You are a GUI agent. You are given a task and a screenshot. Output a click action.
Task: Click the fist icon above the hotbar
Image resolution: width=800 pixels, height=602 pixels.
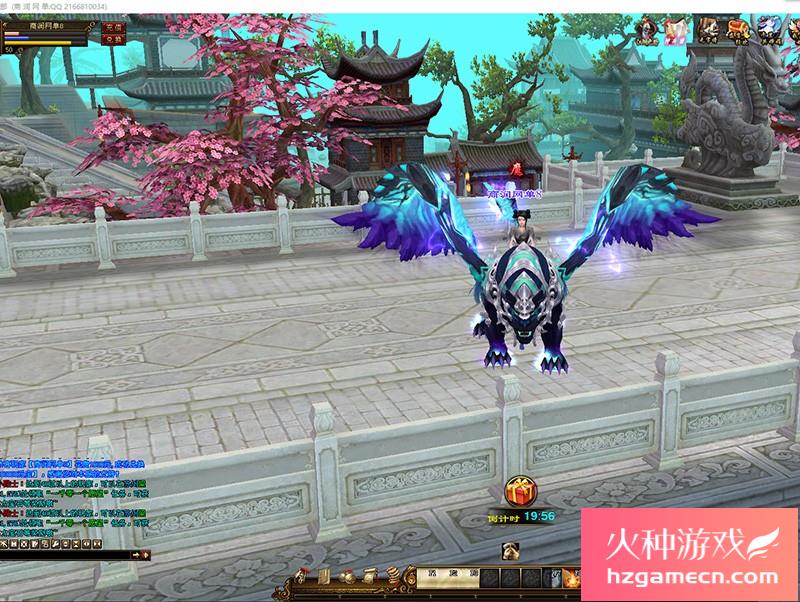tap(509, 548)
